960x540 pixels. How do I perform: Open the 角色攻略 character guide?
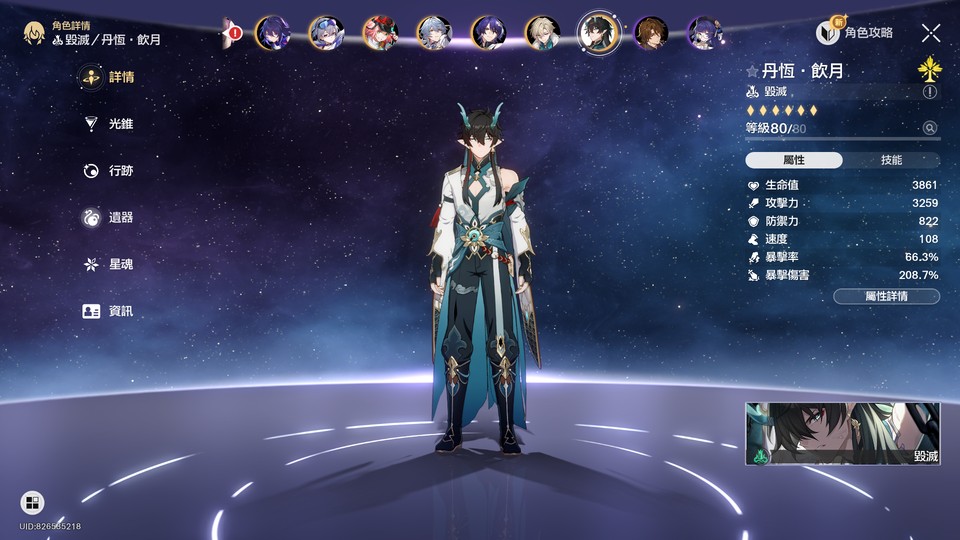click(856, 33)
